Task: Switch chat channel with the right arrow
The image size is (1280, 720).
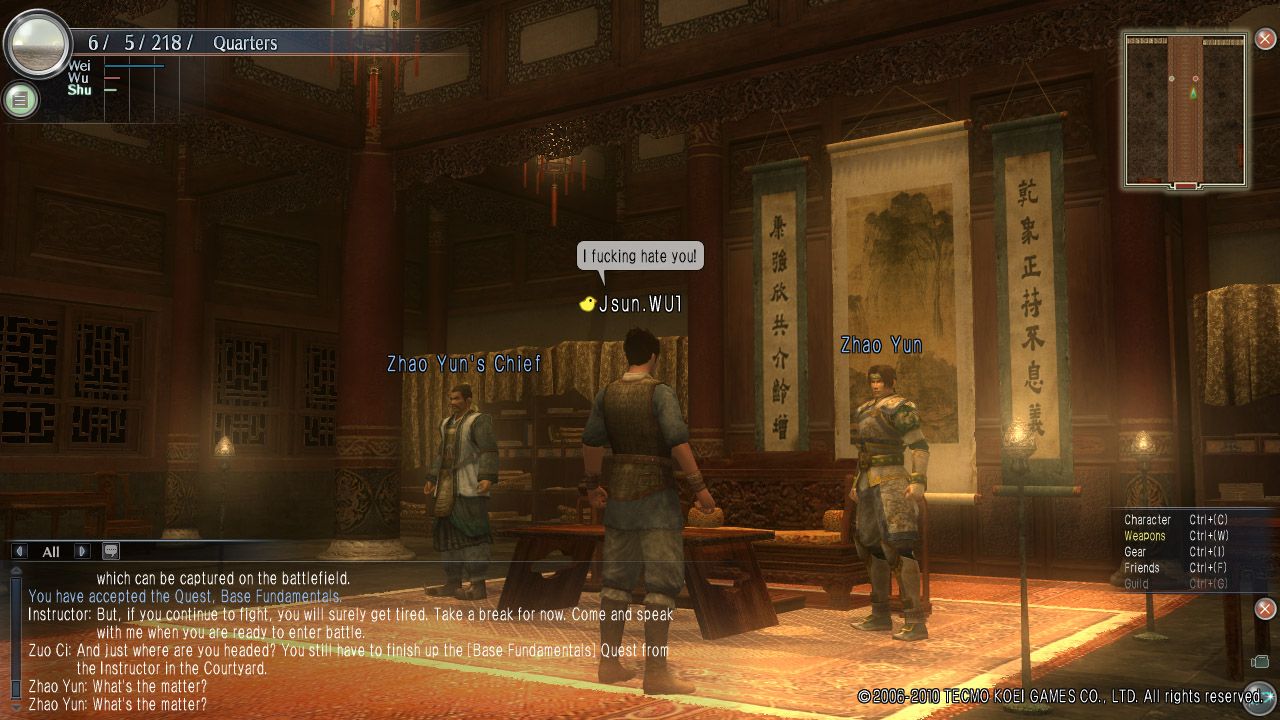Action: [82, 551]
